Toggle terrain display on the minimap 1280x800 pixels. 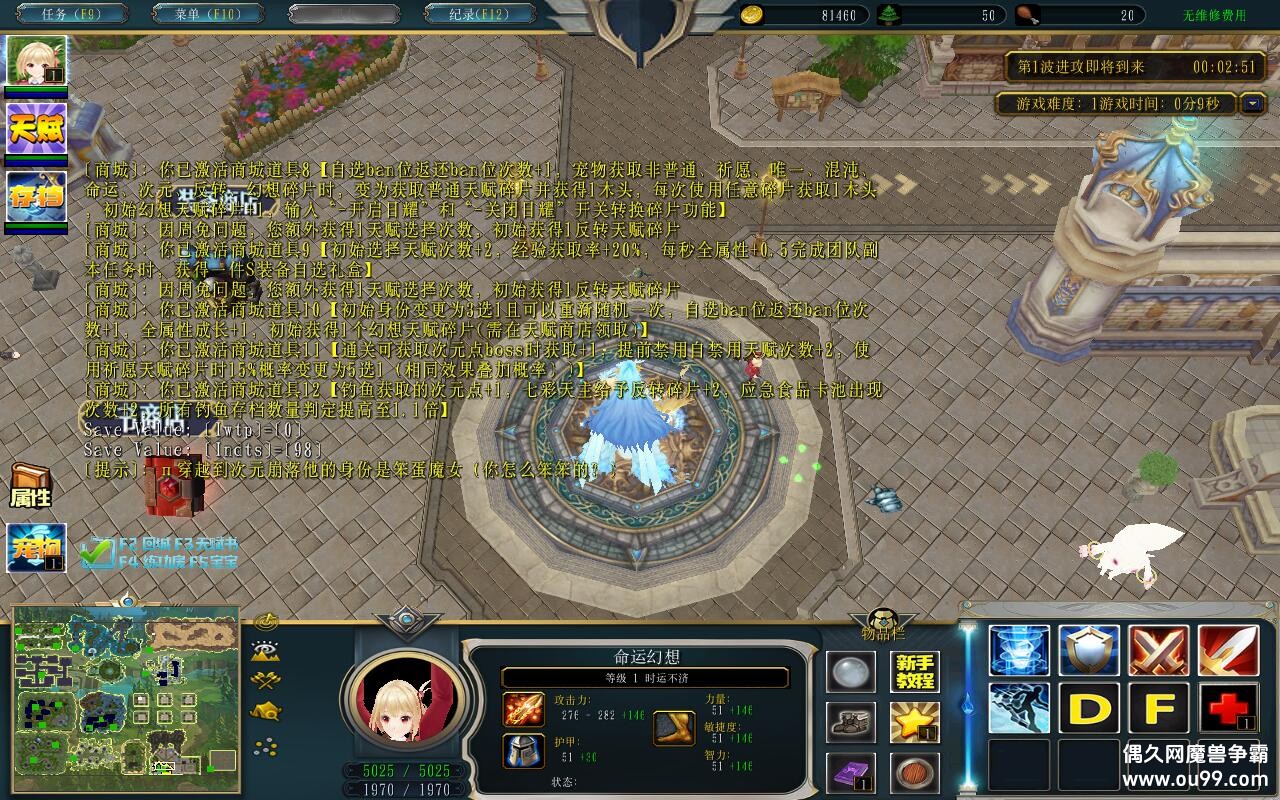265,648
